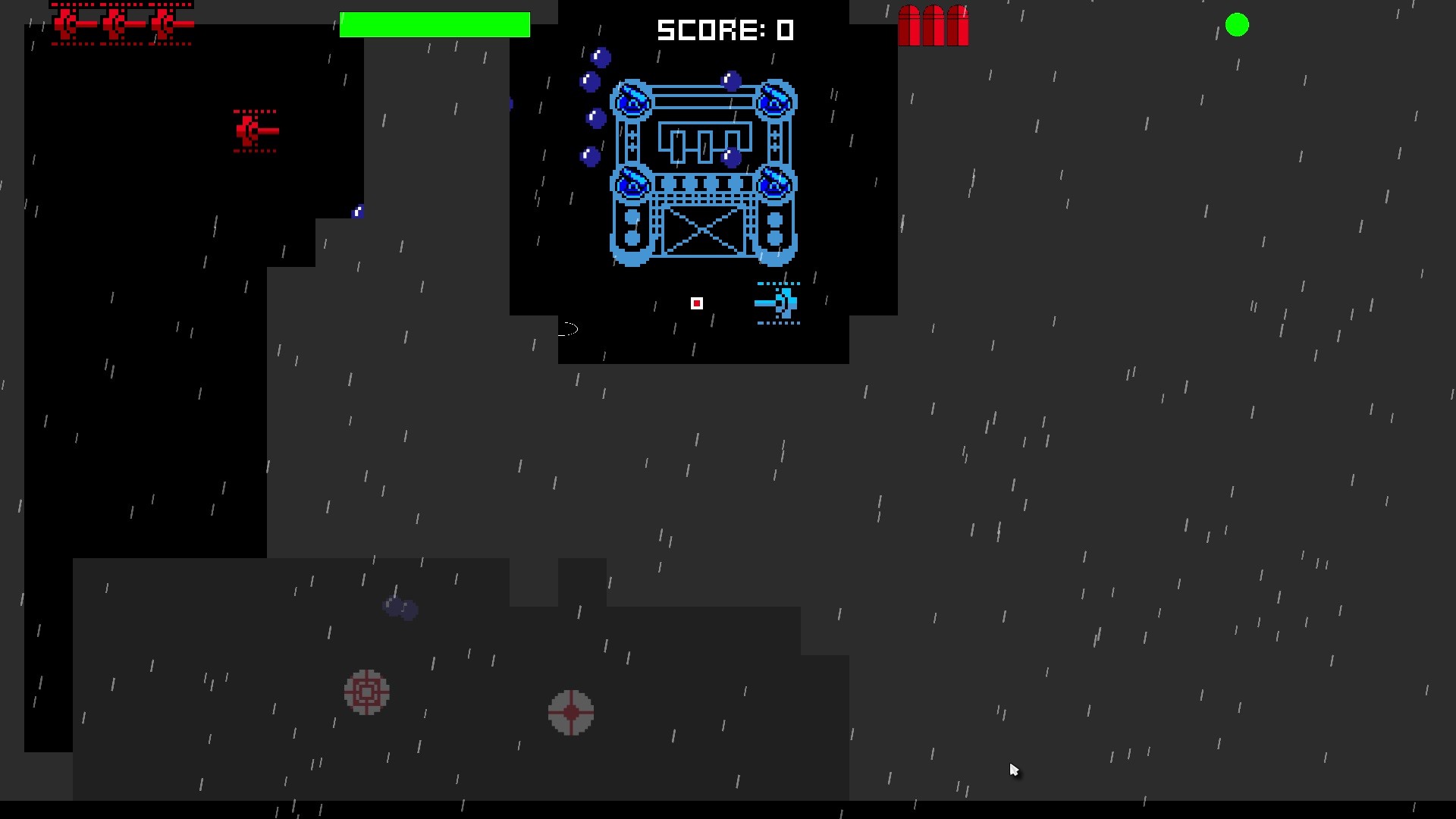
Task: Click the SCORE: 0 display
Action: (x=726, y=30)
